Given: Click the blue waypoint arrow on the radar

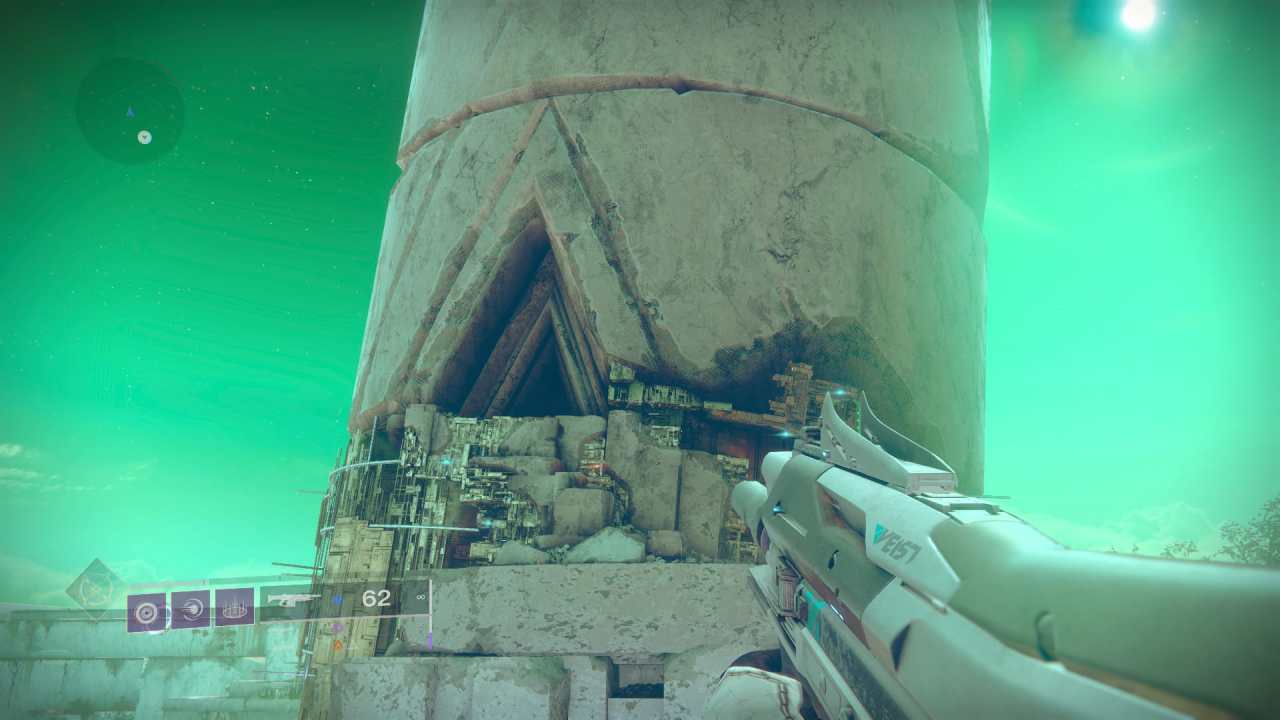Looking at the screenshot, I should click(x=130, y=111).
